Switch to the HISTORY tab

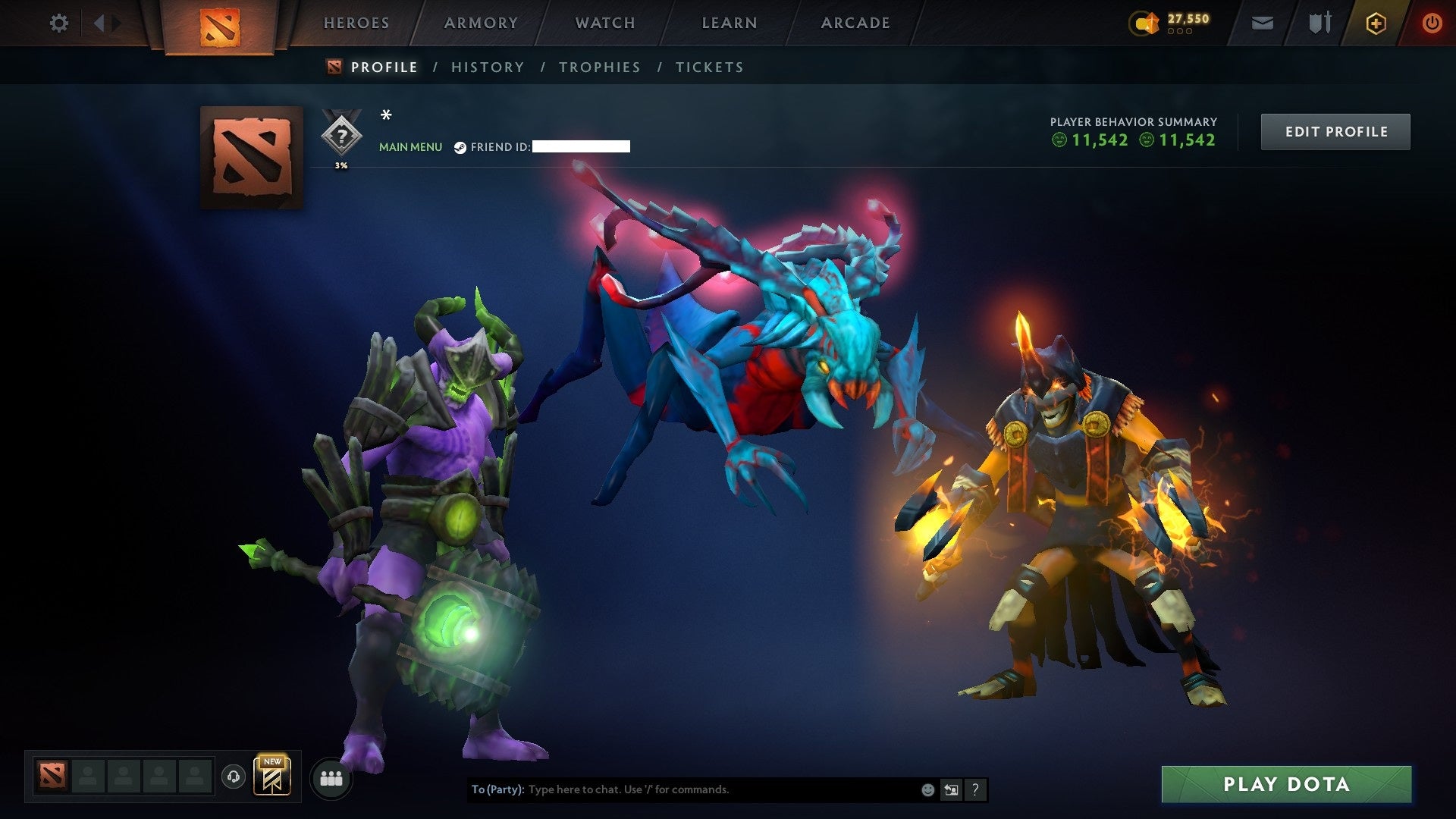pos(487,67)
